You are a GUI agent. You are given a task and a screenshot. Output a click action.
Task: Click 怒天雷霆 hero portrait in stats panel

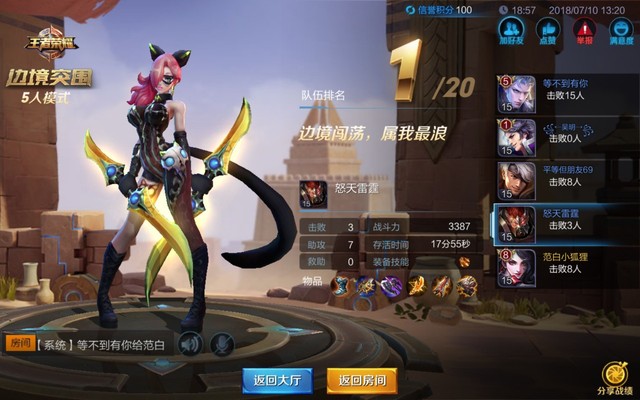[x=313, y=193]
